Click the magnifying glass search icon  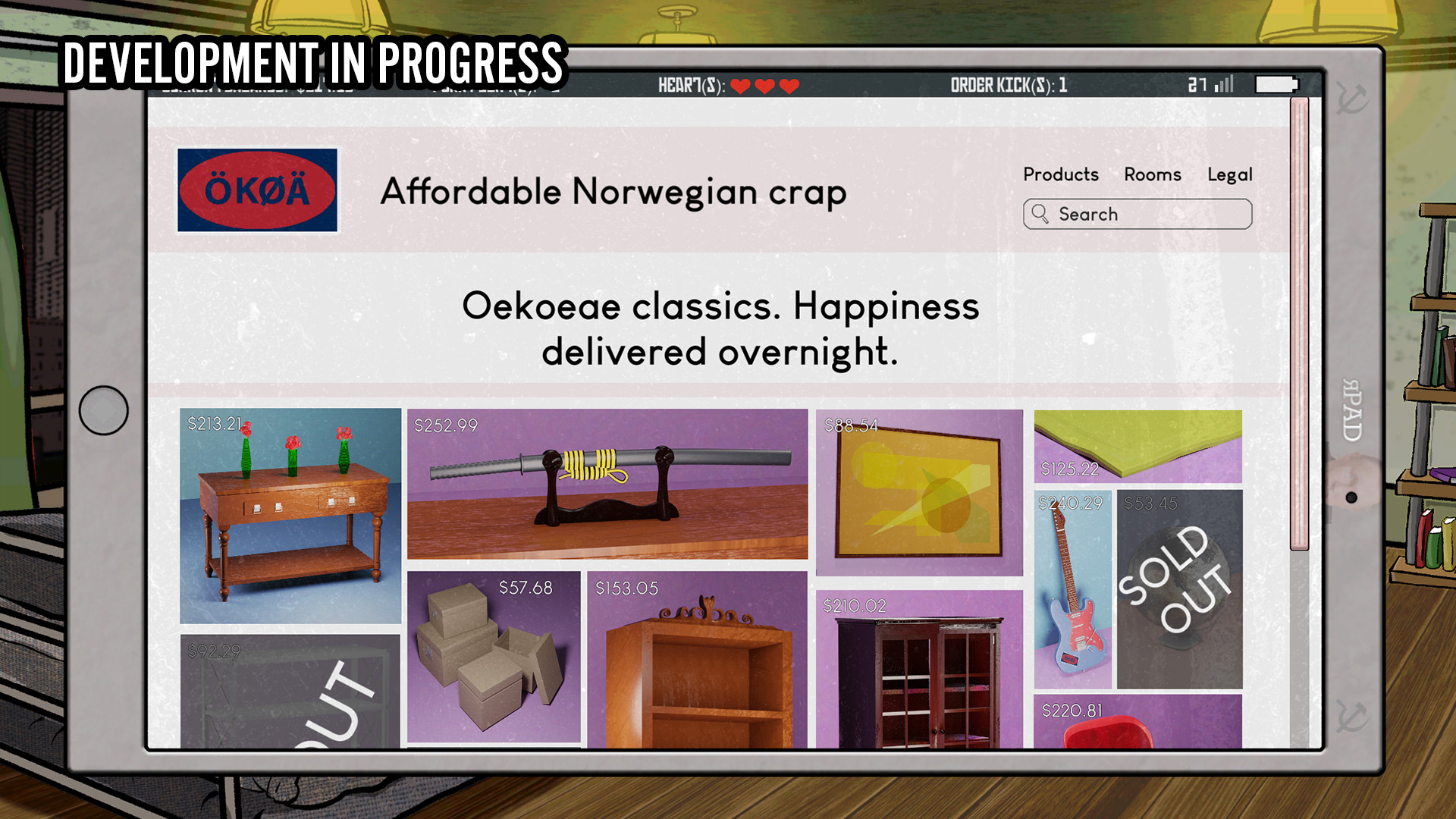click(1041, 215)
